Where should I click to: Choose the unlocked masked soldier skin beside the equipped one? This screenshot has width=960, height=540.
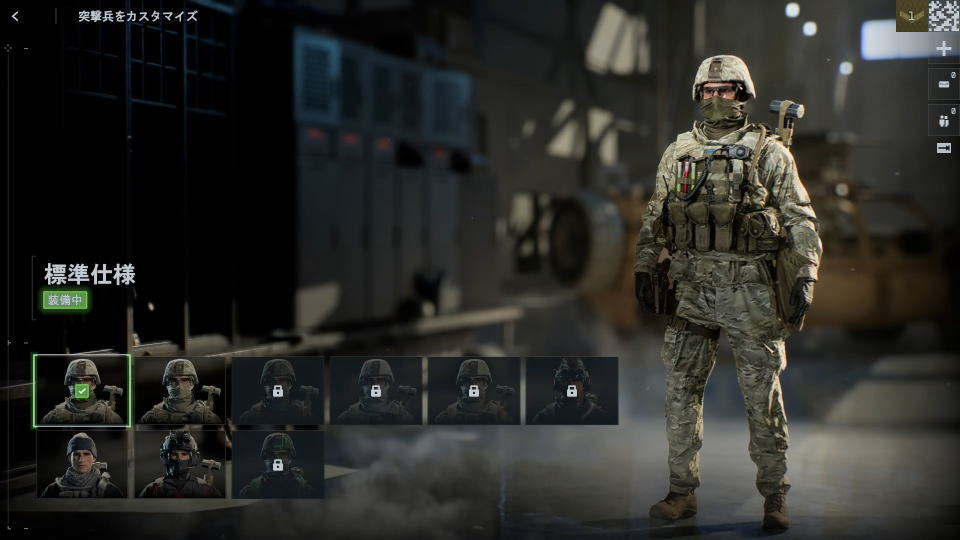point(179,391)
